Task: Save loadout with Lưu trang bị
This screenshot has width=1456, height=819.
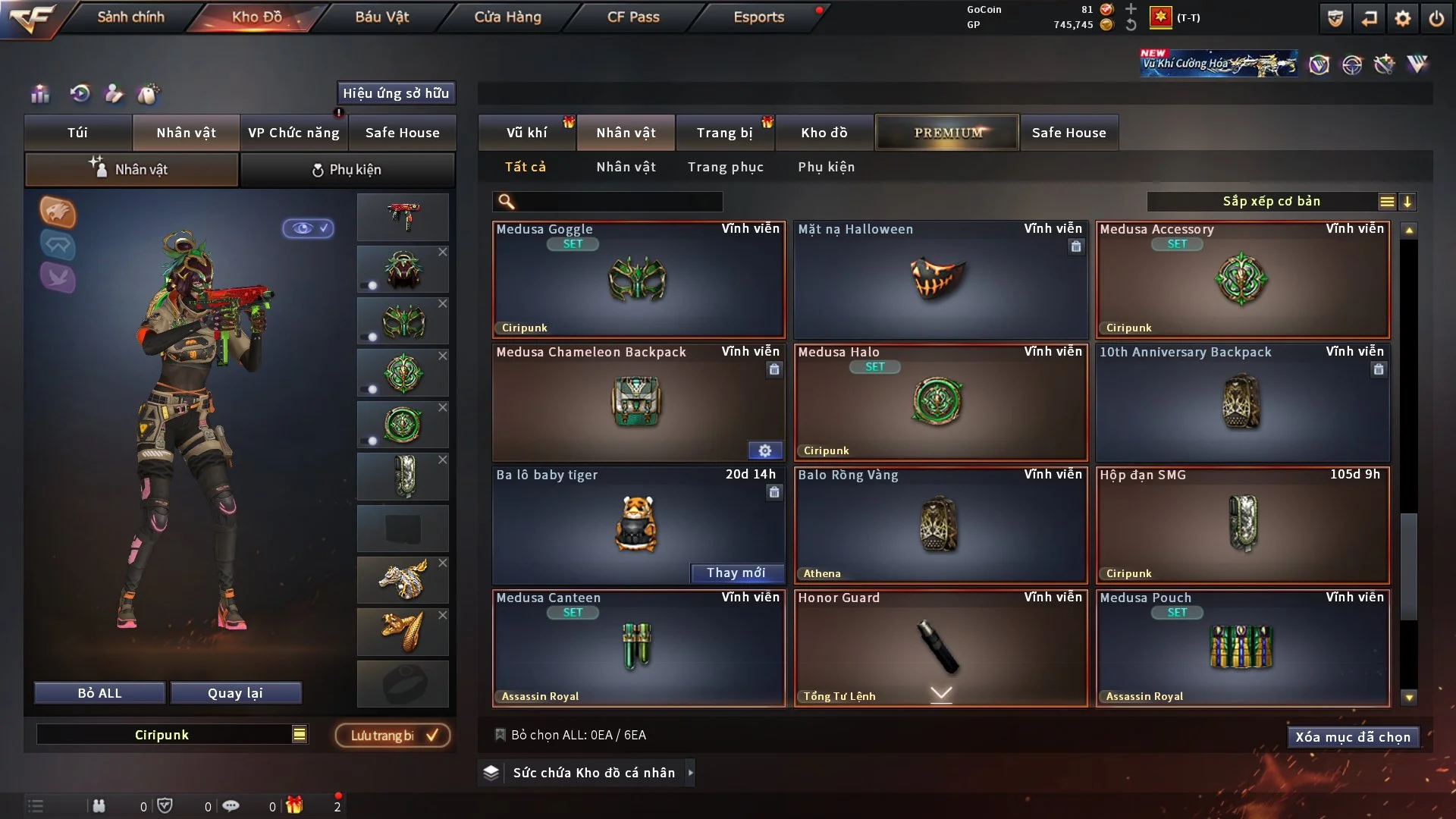Action: 393,736
